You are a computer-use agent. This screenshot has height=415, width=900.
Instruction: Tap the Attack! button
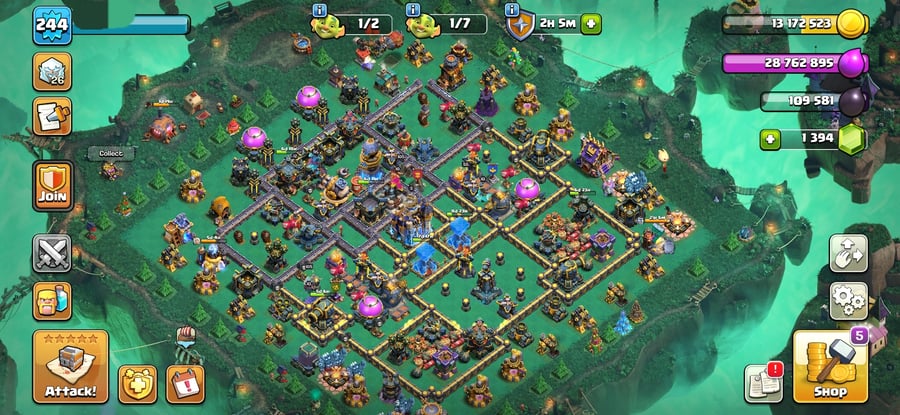point(70,366)
